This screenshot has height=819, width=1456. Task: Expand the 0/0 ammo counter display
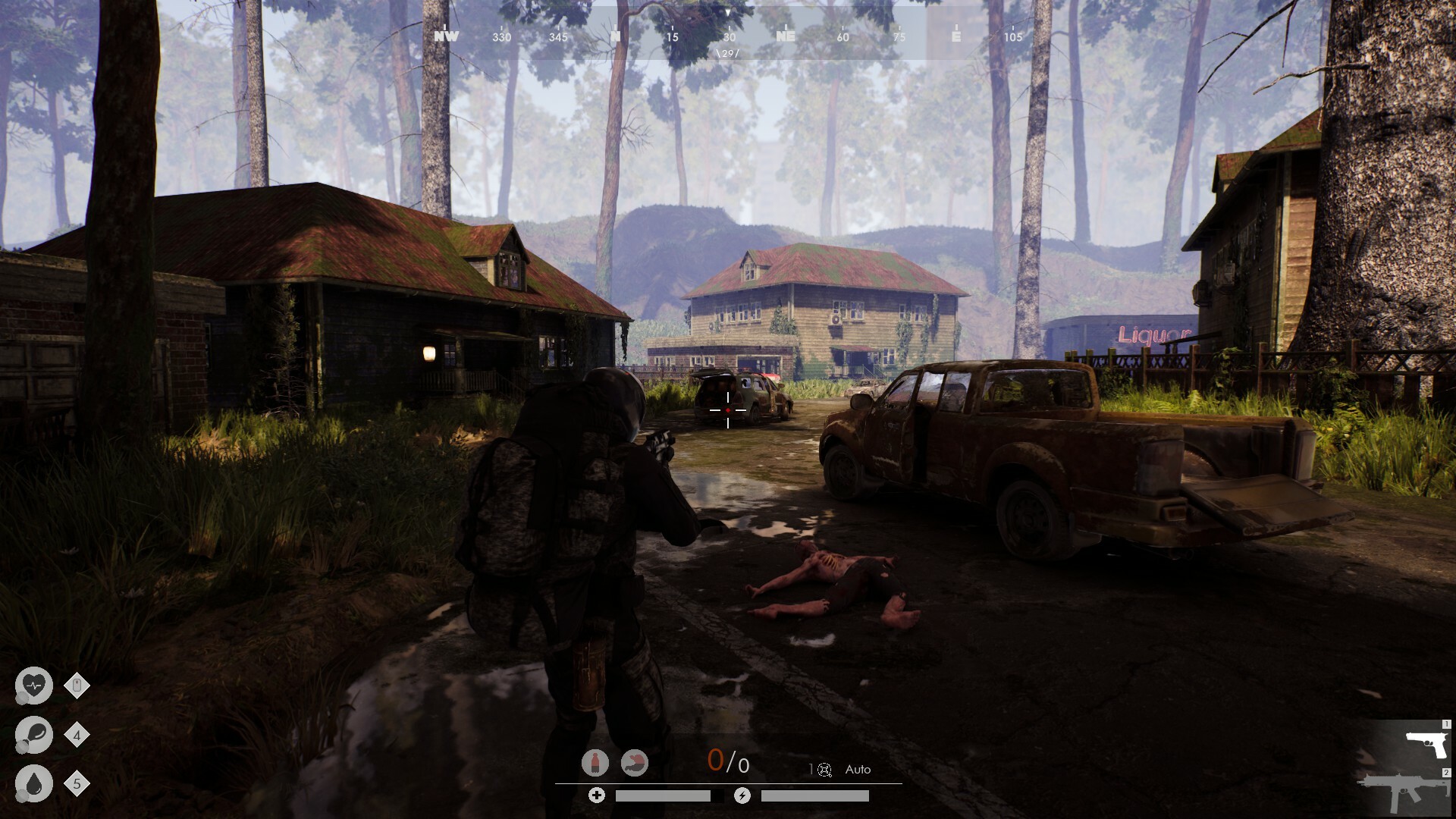(x=728, y=764)
